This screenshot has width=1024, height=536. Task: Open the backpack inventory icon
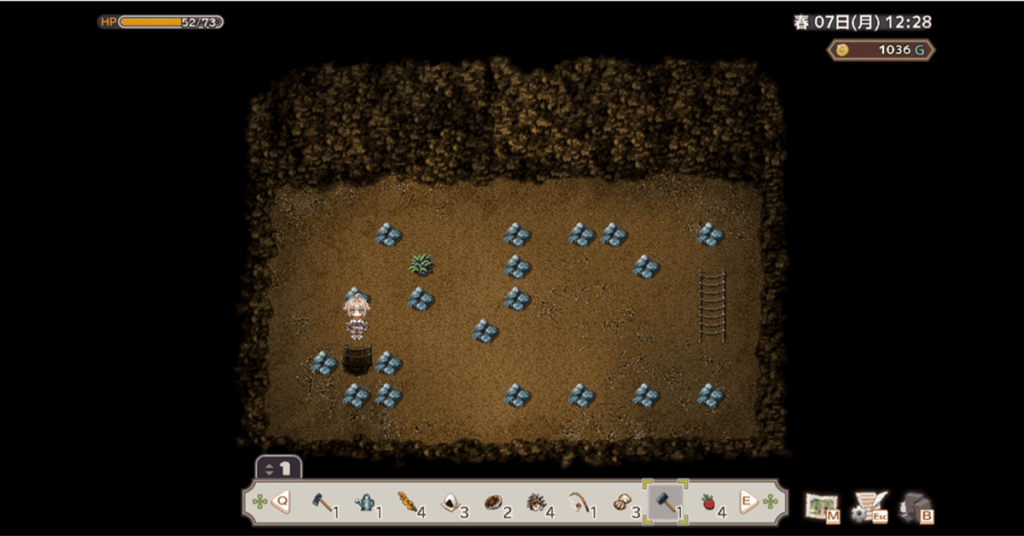pos(914,506)
